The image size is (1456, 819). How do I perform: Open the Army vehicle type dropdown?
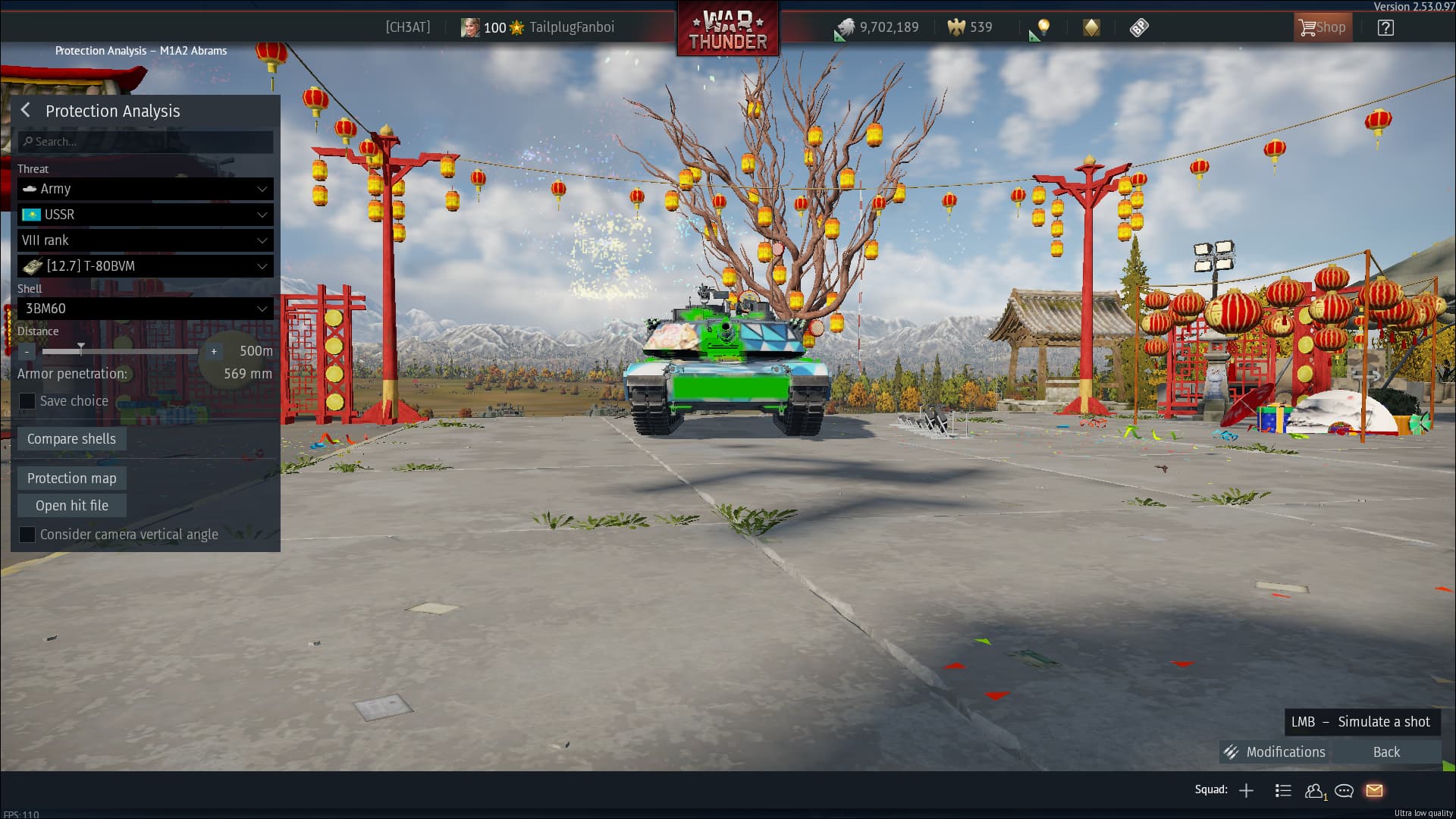pos(146,189)
